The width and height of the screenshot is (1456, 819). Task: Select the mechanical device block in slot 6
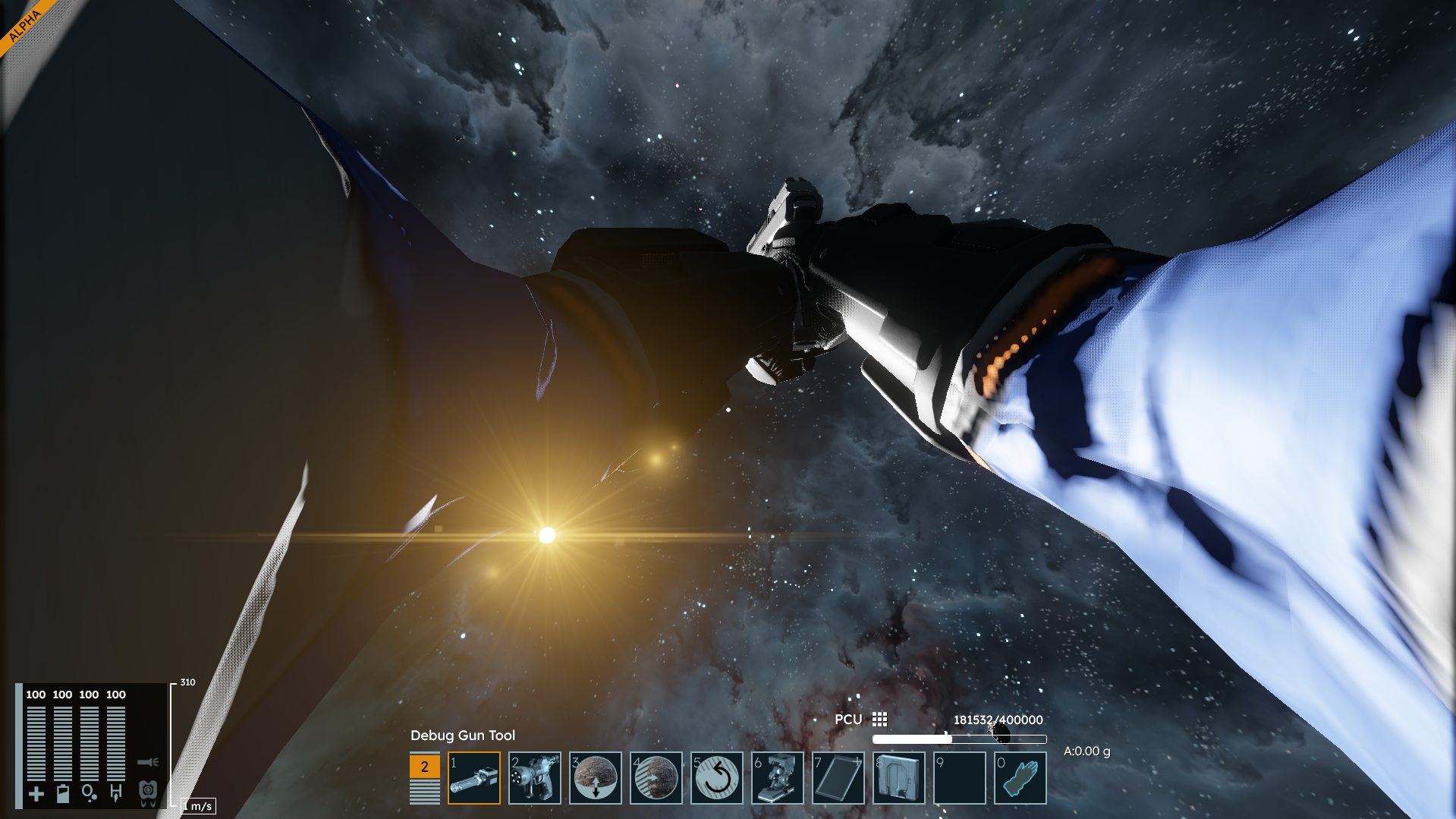click(778, 778)
